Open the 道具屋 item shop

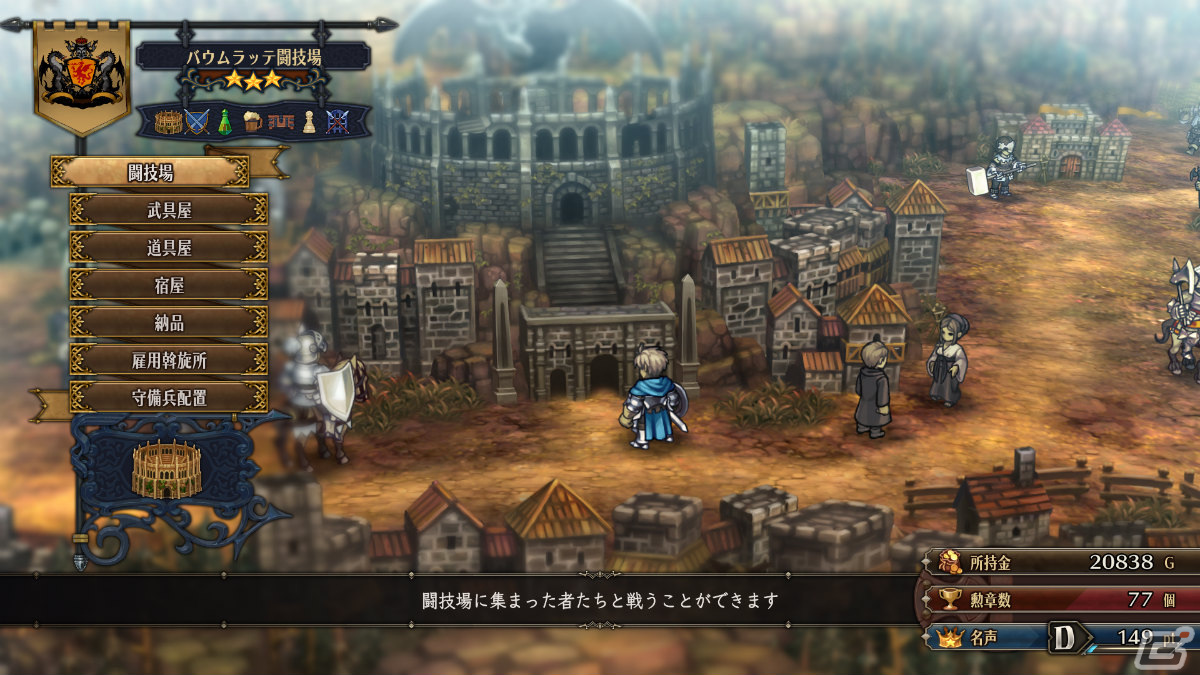168,247
